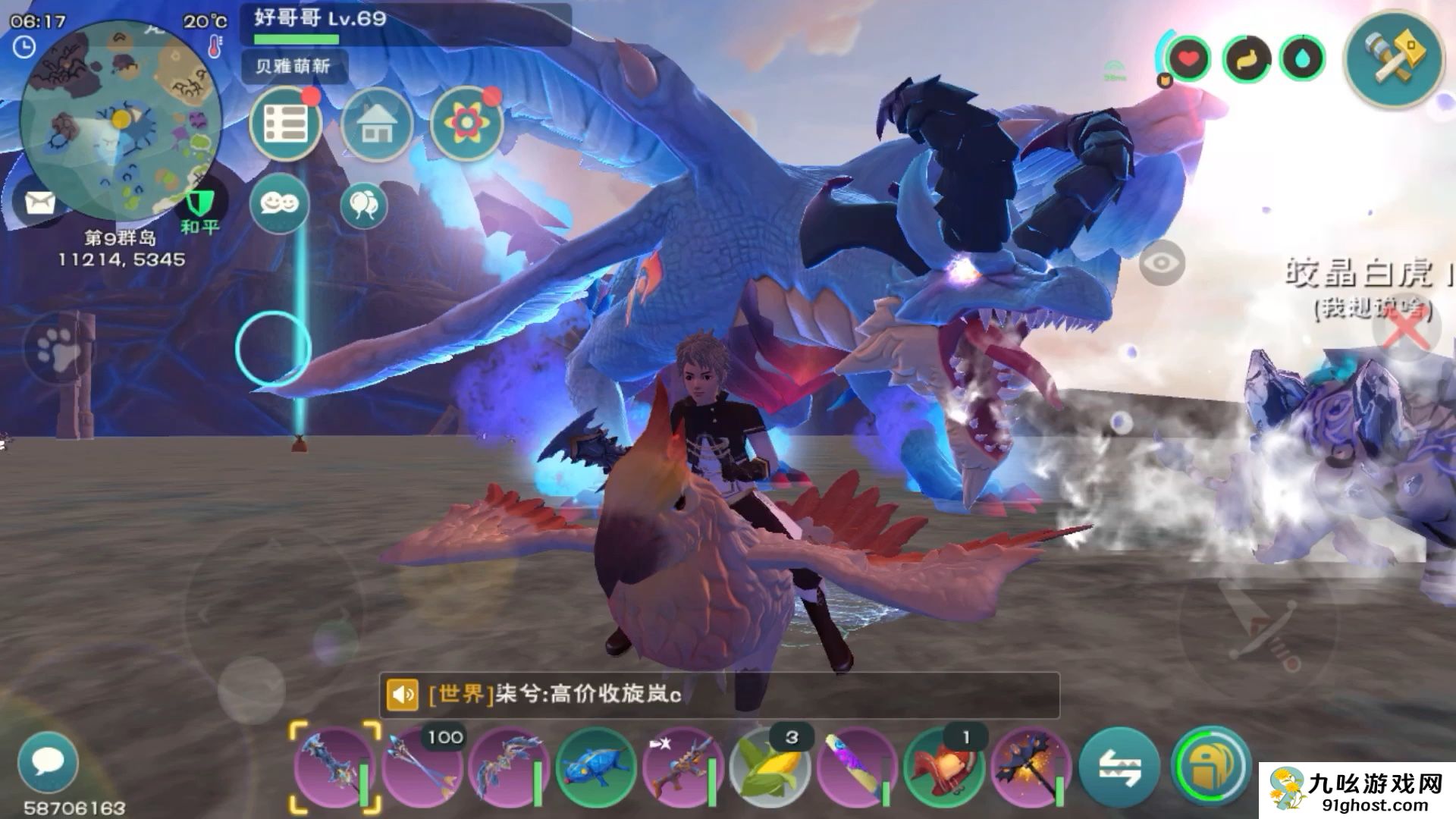Open the smiley faces friends chat
The image size is (1456, 819).
pos(279,203)
